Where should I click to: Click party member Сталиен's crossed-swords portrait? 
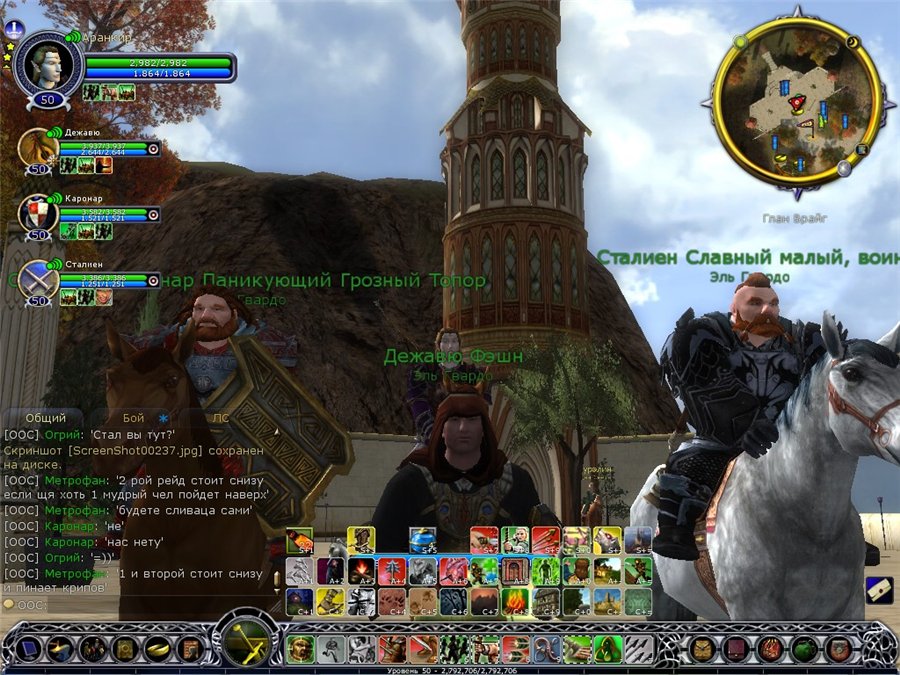(x=38, y=277)
